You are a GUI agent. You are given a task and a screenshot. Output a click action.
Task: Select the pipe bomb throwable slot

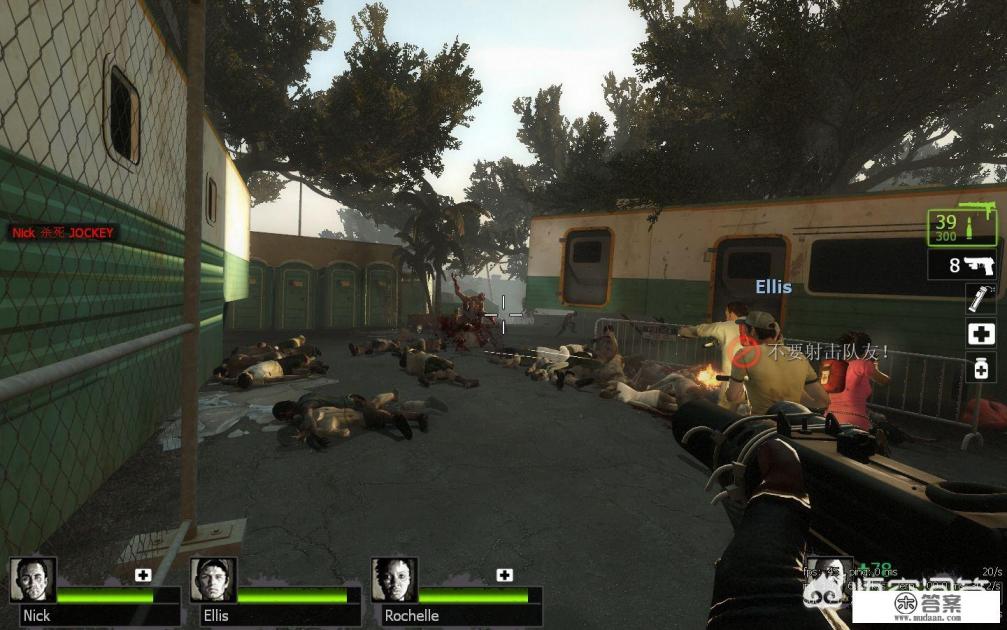[x=980, y=300]
